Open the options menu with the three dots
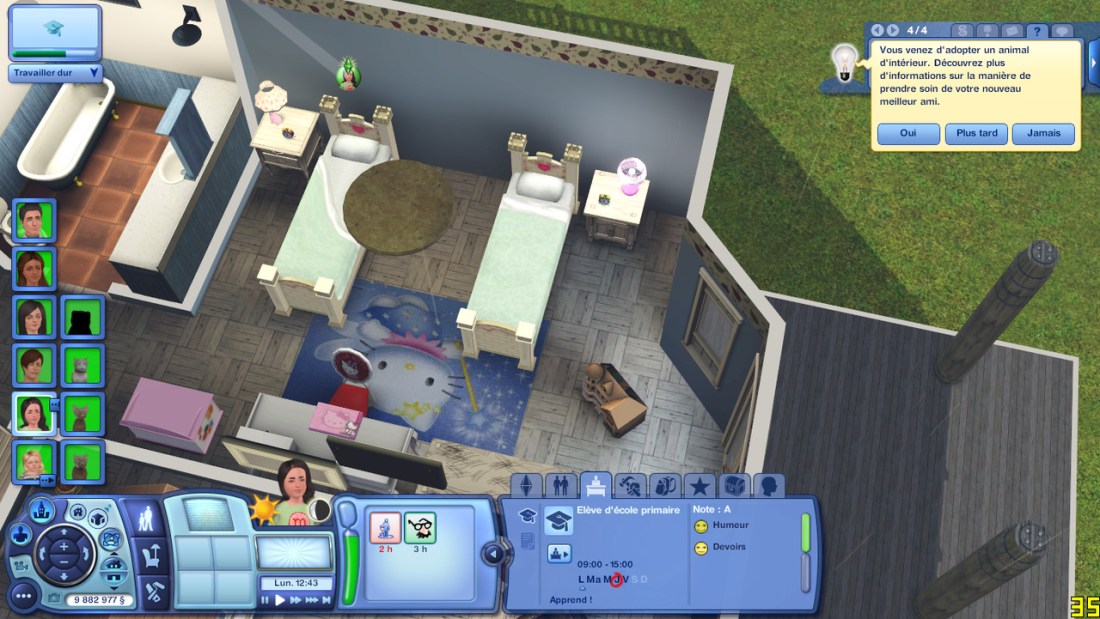The width and height of the screenshot is (1100, 619). pyautogui.click(x=22, y=597)
